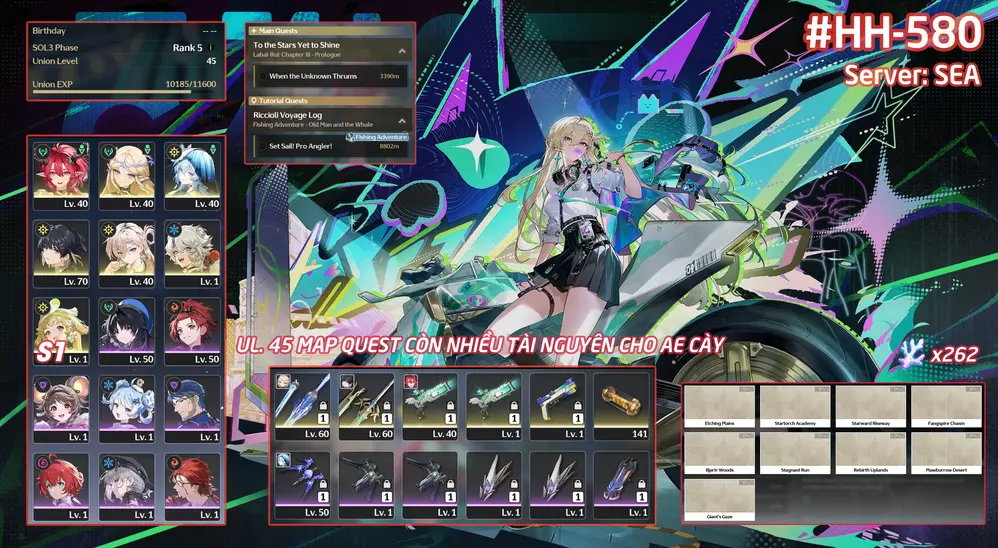This screenshot has width=998, height=548.
Task: Select the Bjartr Woods map tile
Action: click(x=720, y=452)
